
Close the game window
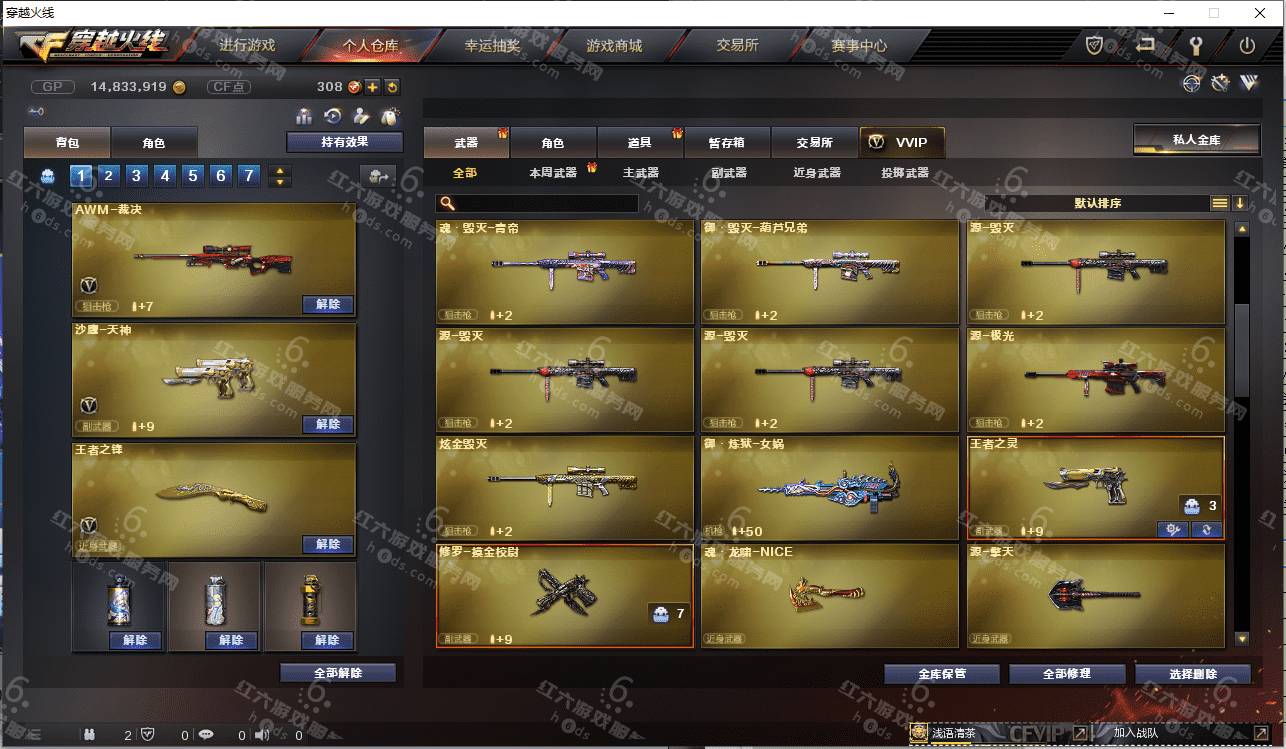[x=1258, y=13]
